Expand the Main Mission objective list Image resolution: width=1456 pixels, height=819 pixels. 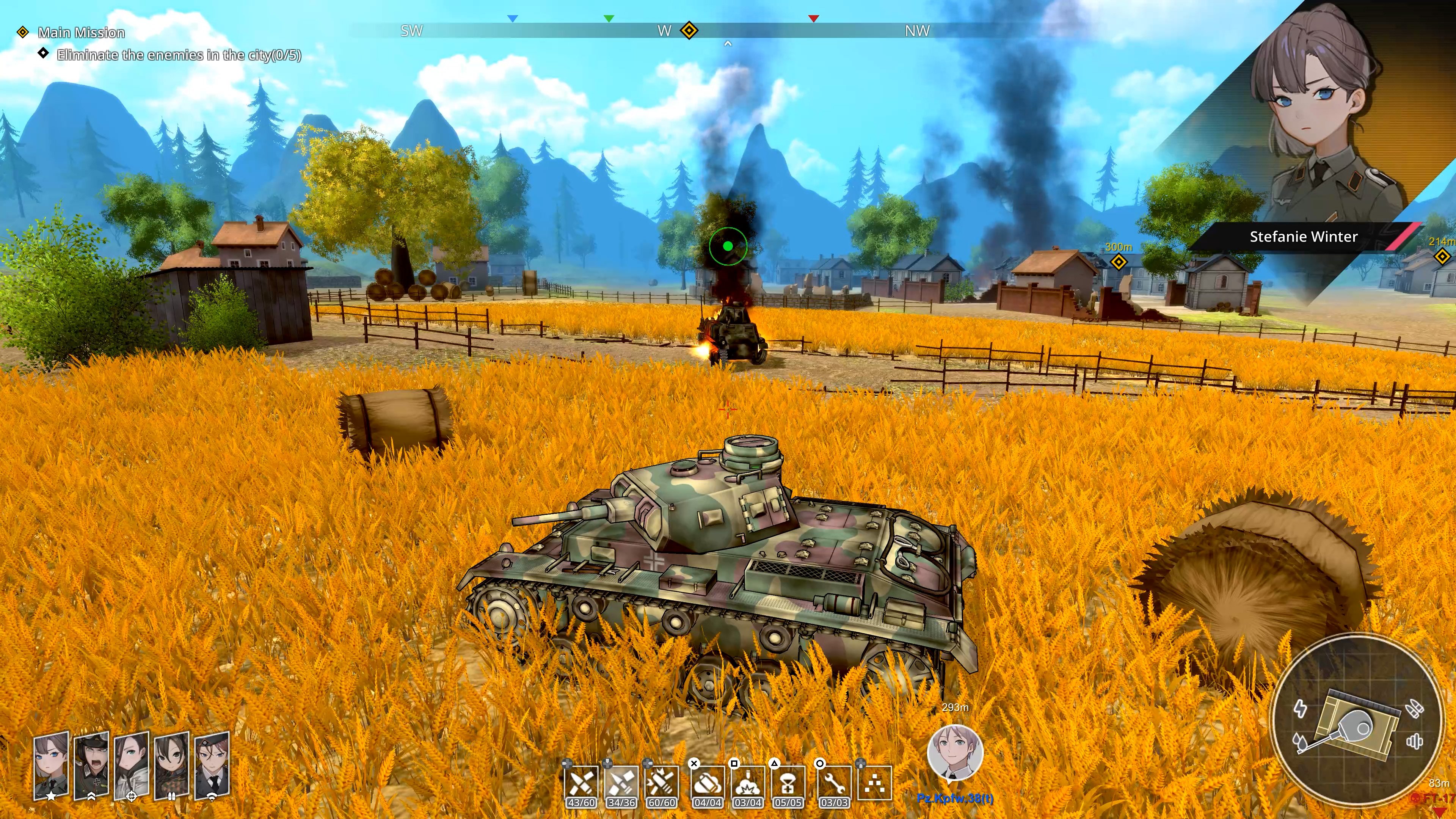click(x=80, y=32)
